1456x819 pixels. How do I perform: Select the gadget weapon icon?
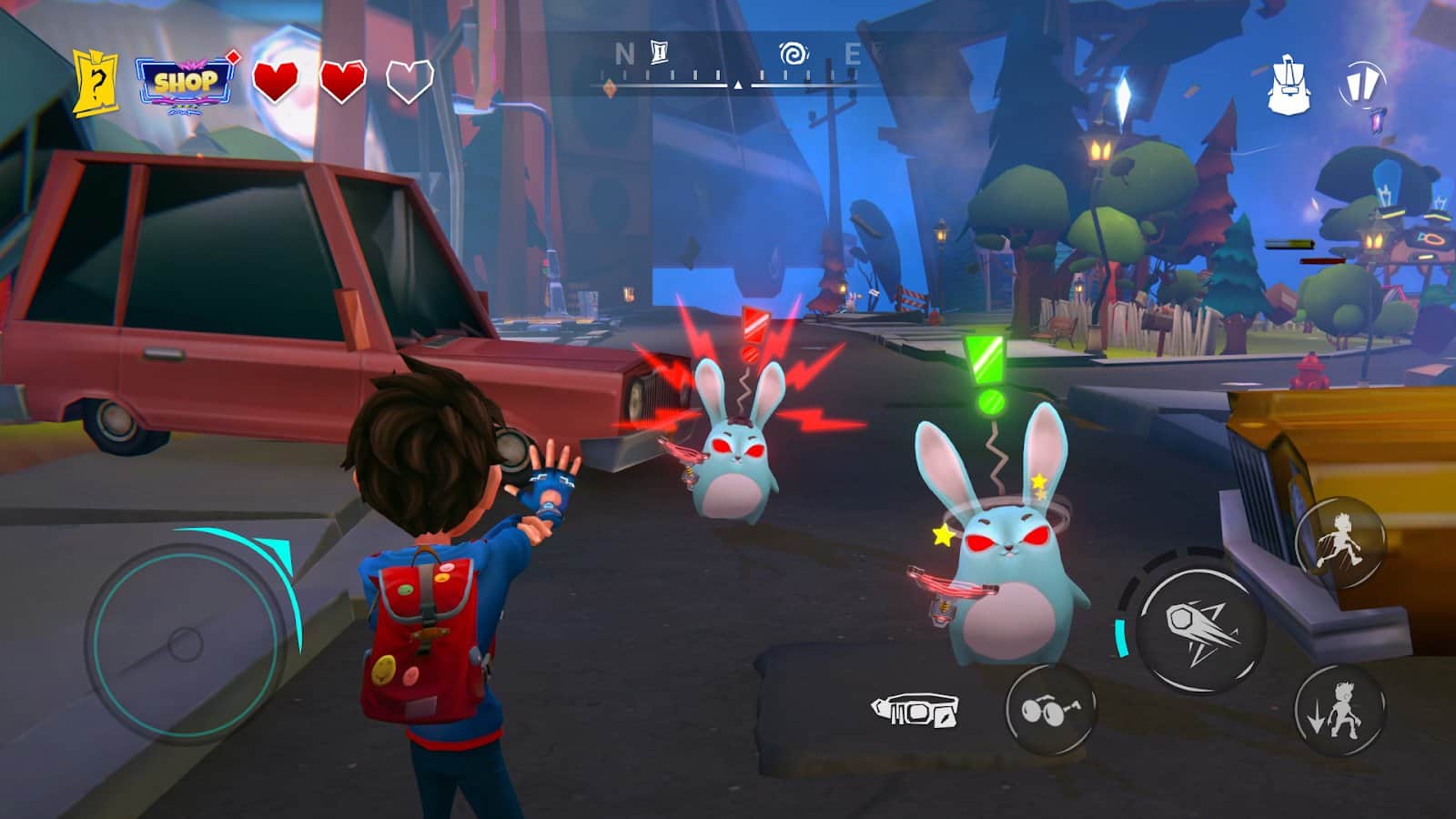pyautogui.click(x=915, y=710)
